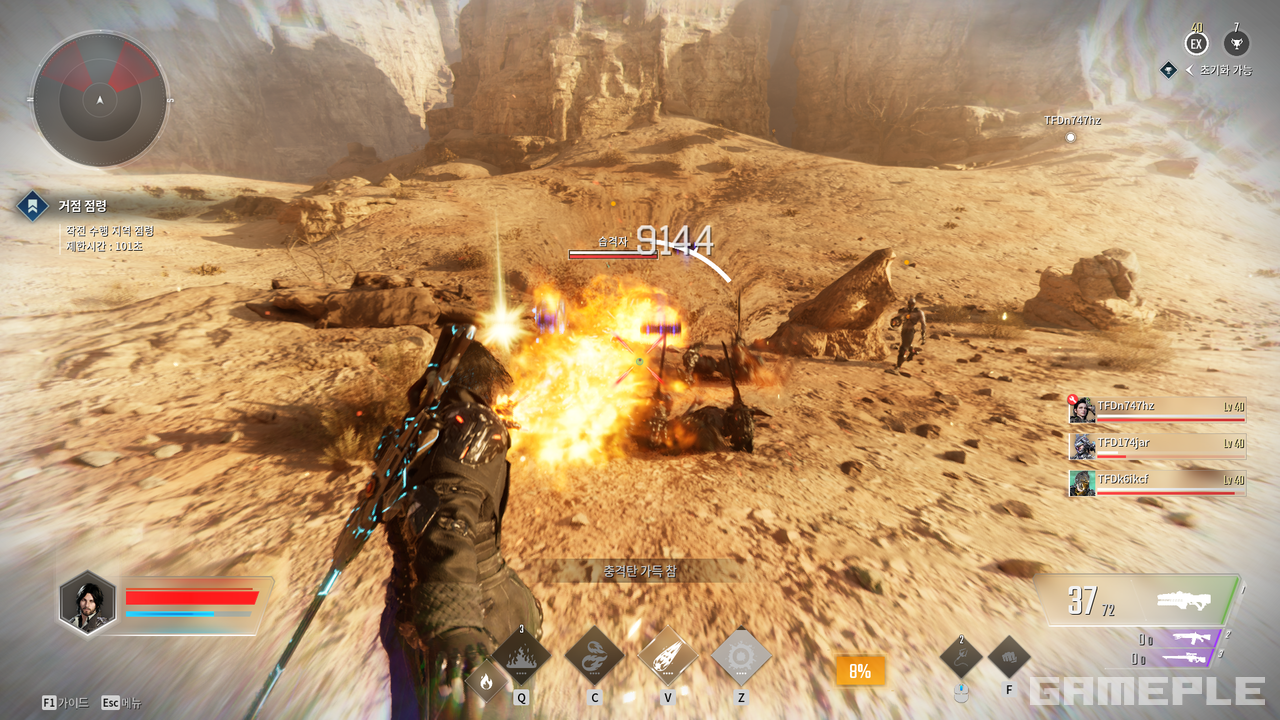Click the fist melee attack icon

click(1009, 657)
